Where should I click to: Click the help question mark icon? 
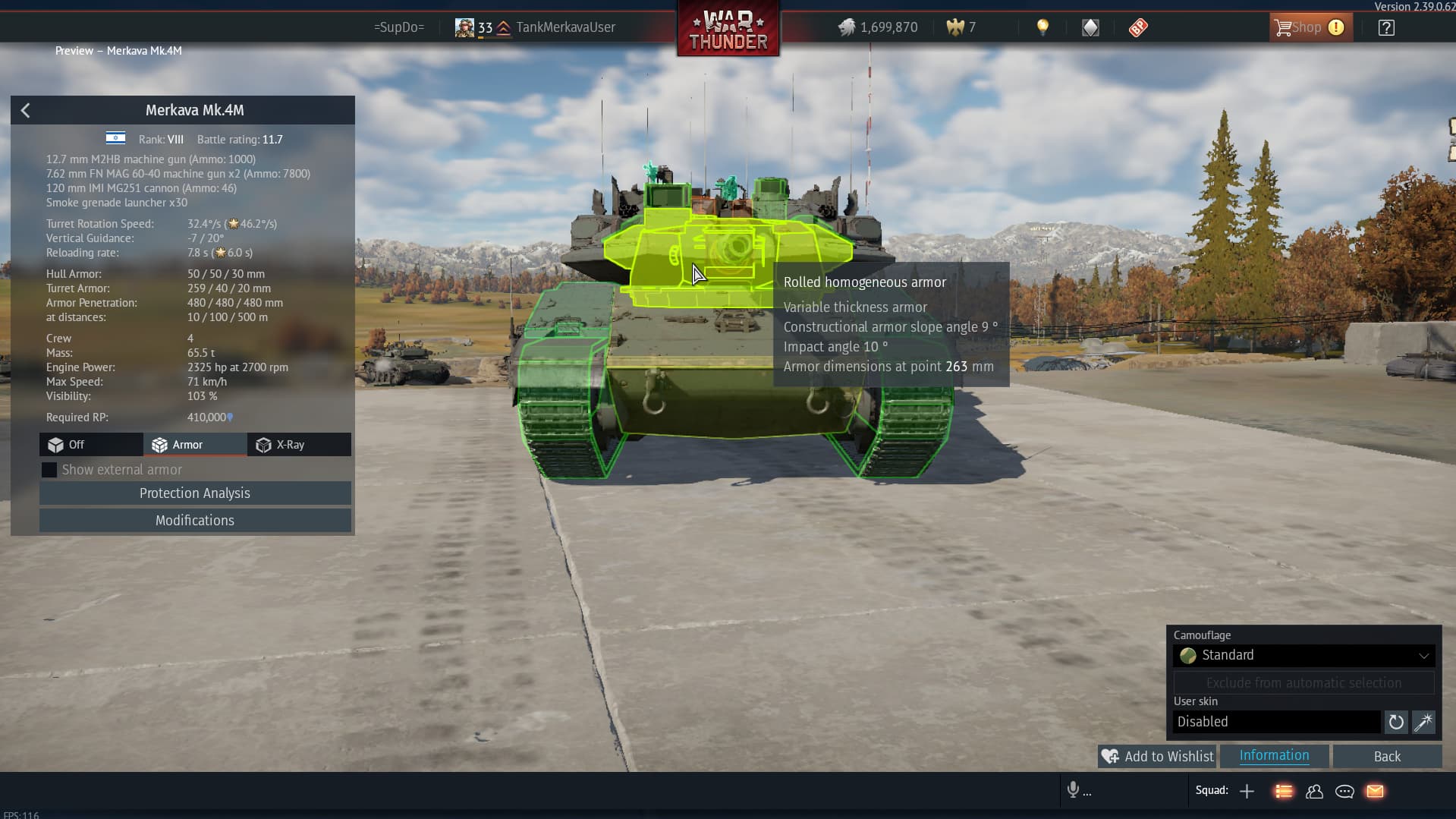pyautogui.click(x=1385, y=27)
